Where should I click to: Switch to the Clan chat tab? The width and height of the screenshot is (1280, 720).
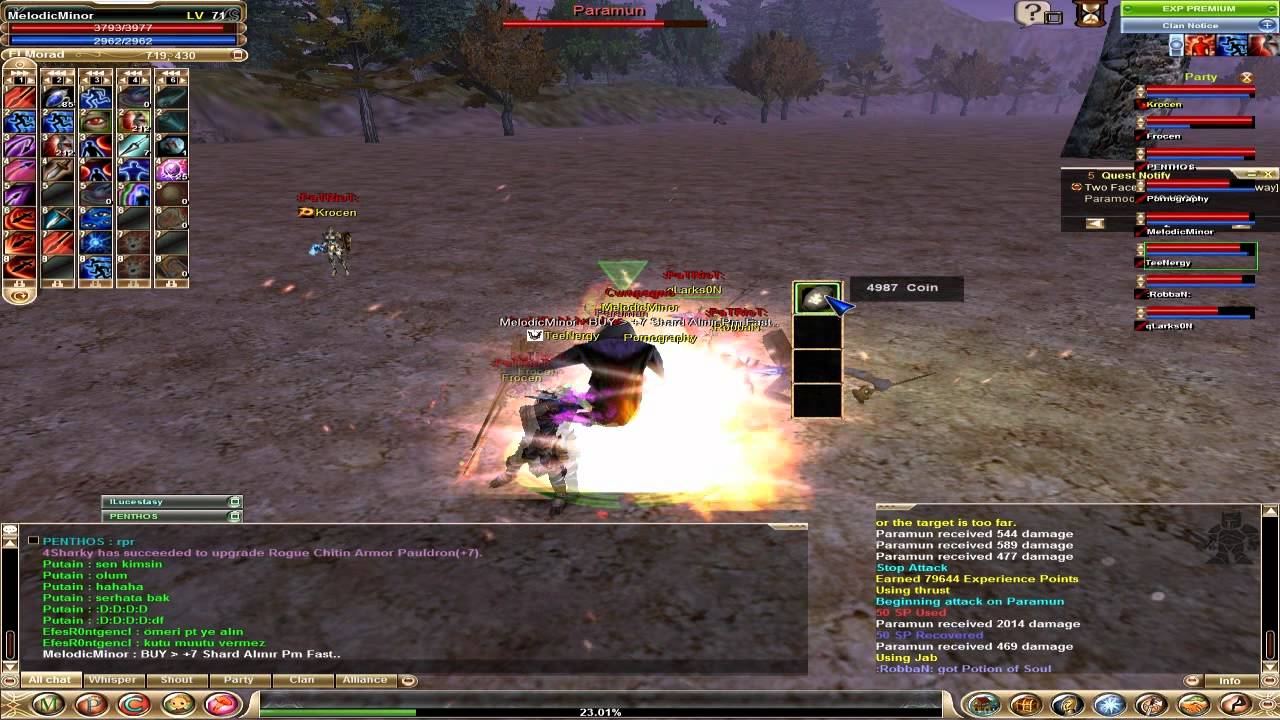301,680
